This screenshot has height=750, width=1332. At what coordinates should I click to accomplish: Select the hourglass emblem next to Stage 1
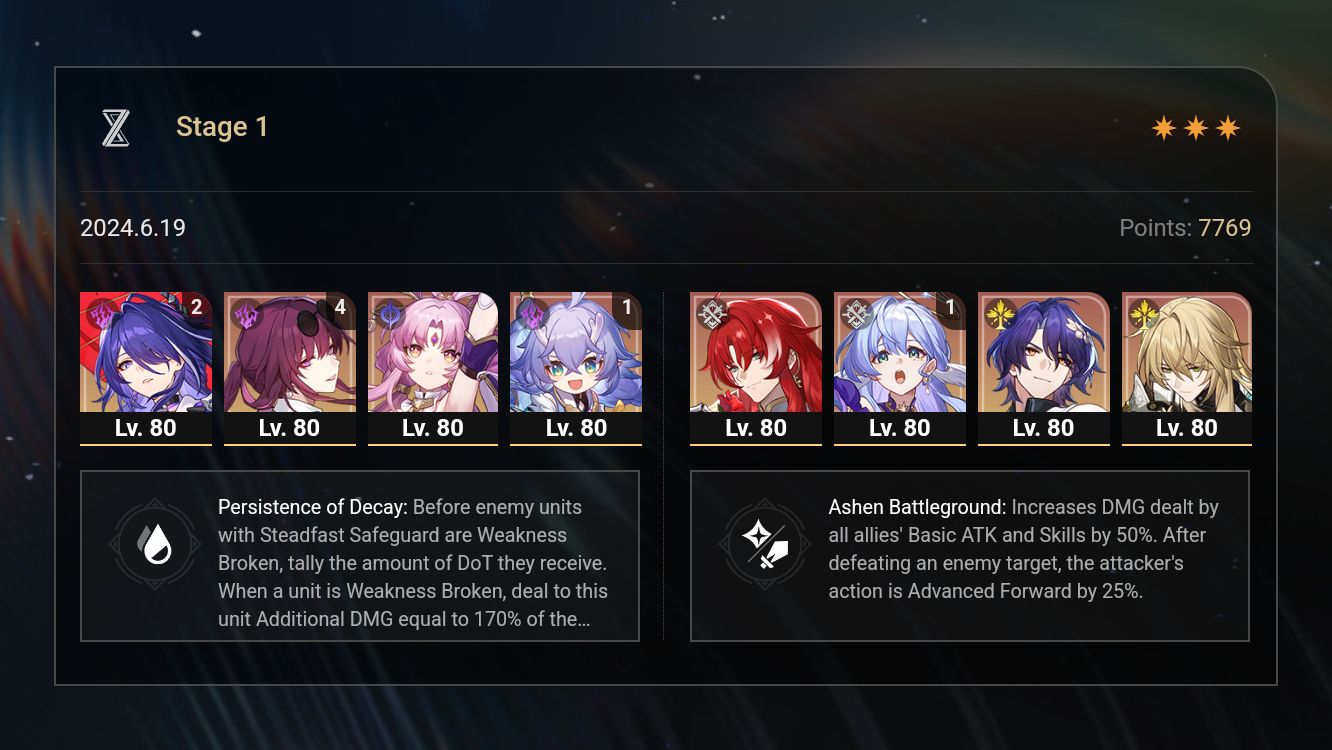pyautogui.click(x=115, y=127)
